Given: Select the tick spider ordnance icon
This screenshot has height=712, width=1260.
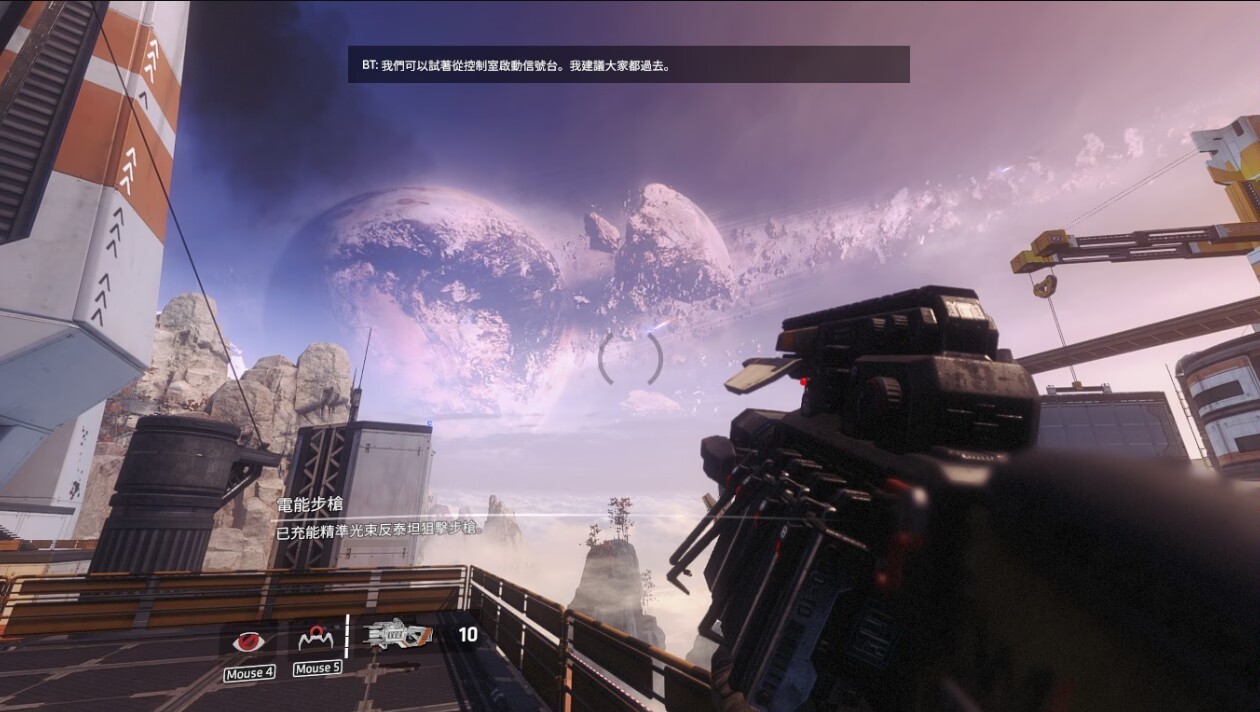Looking at the screenshot, I should click(x=316, y=637).
